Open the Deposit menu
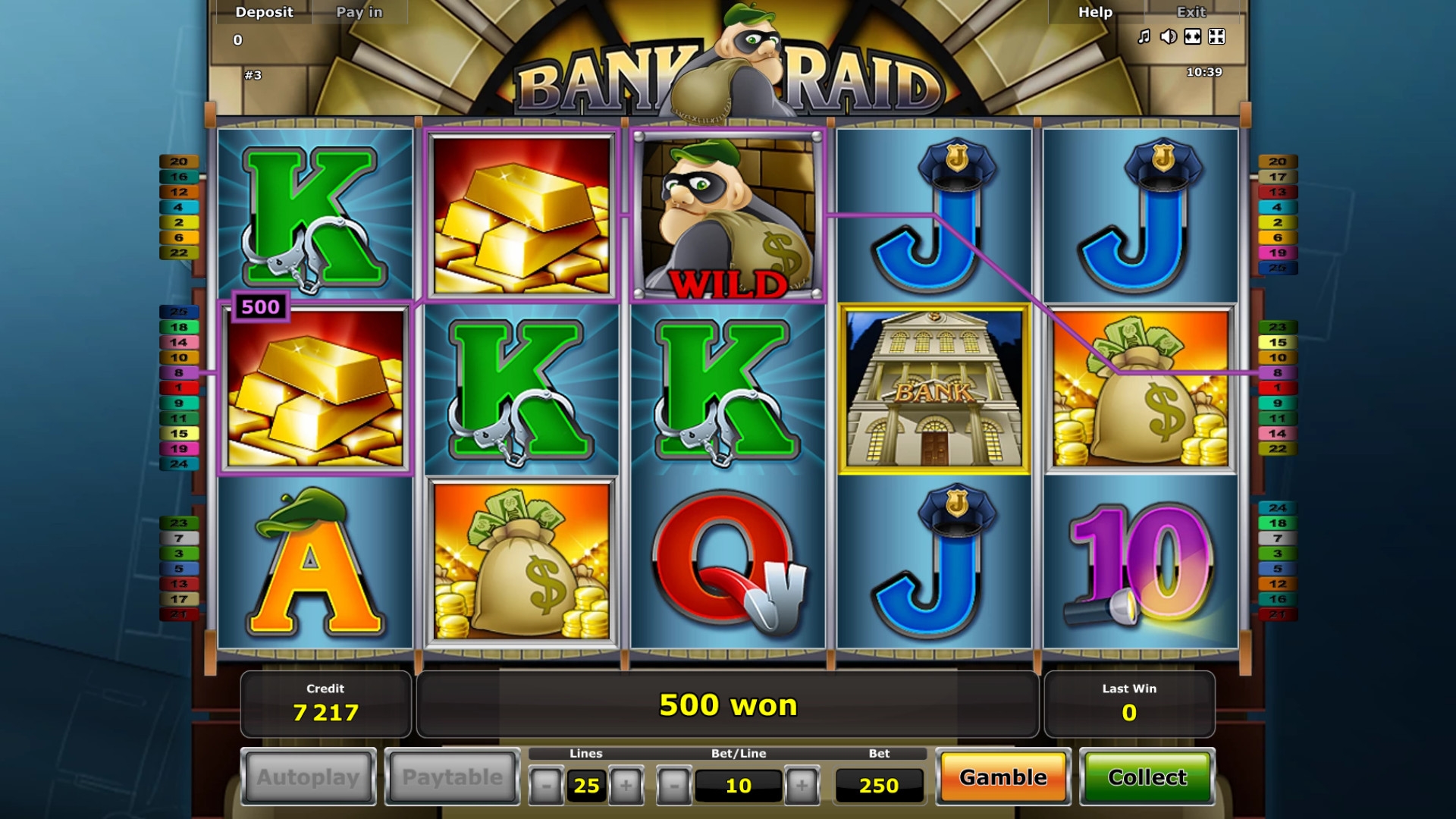1456x819 pixels. pyautogui.click(x=264, y=12)
